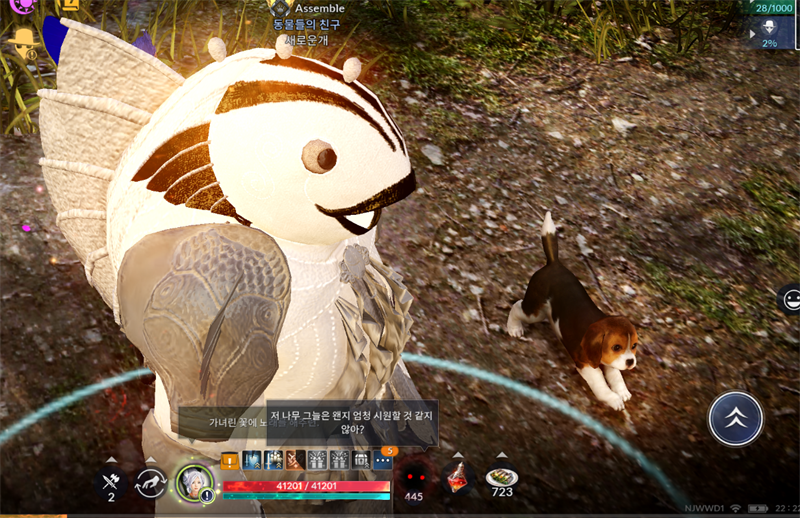
Task: Click the red-eyed dark spirit icon
Action: [413, 477]
